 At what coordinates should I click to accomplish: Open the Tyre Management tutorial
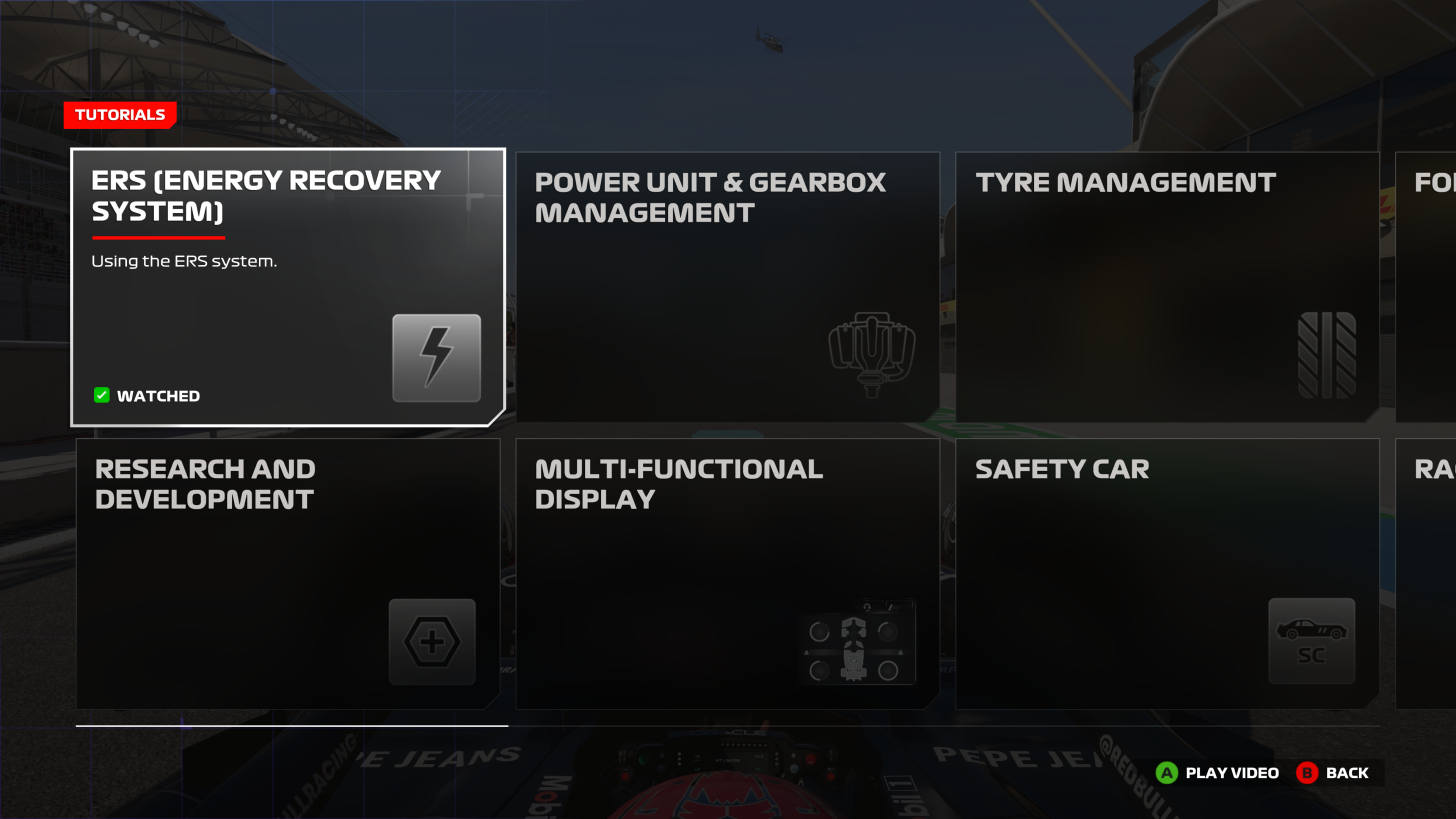tap(1167, 286)
